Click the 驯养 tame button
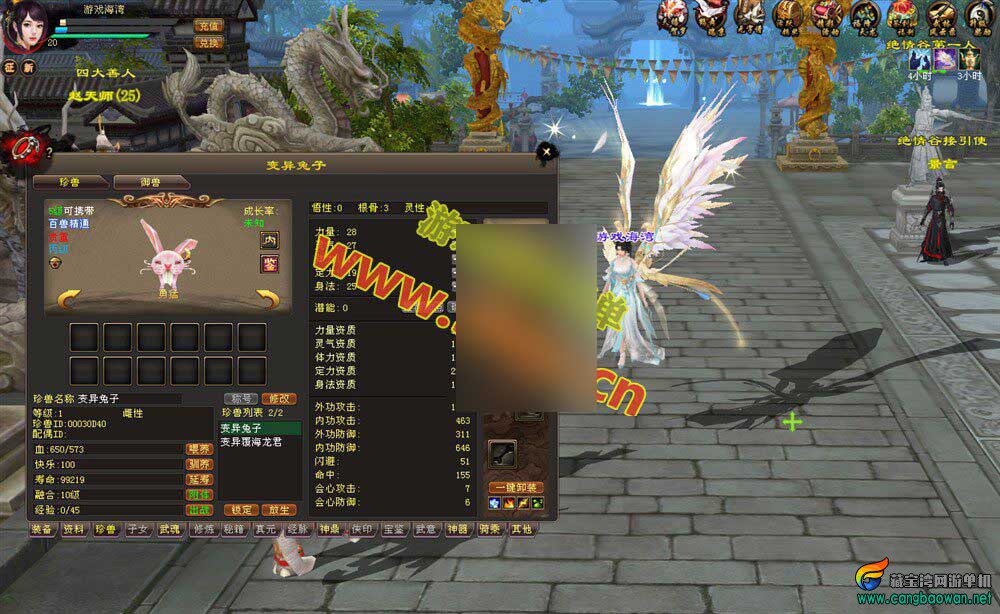The height and width of the screenshot is (614, 1000). click(x=199, y=464)
